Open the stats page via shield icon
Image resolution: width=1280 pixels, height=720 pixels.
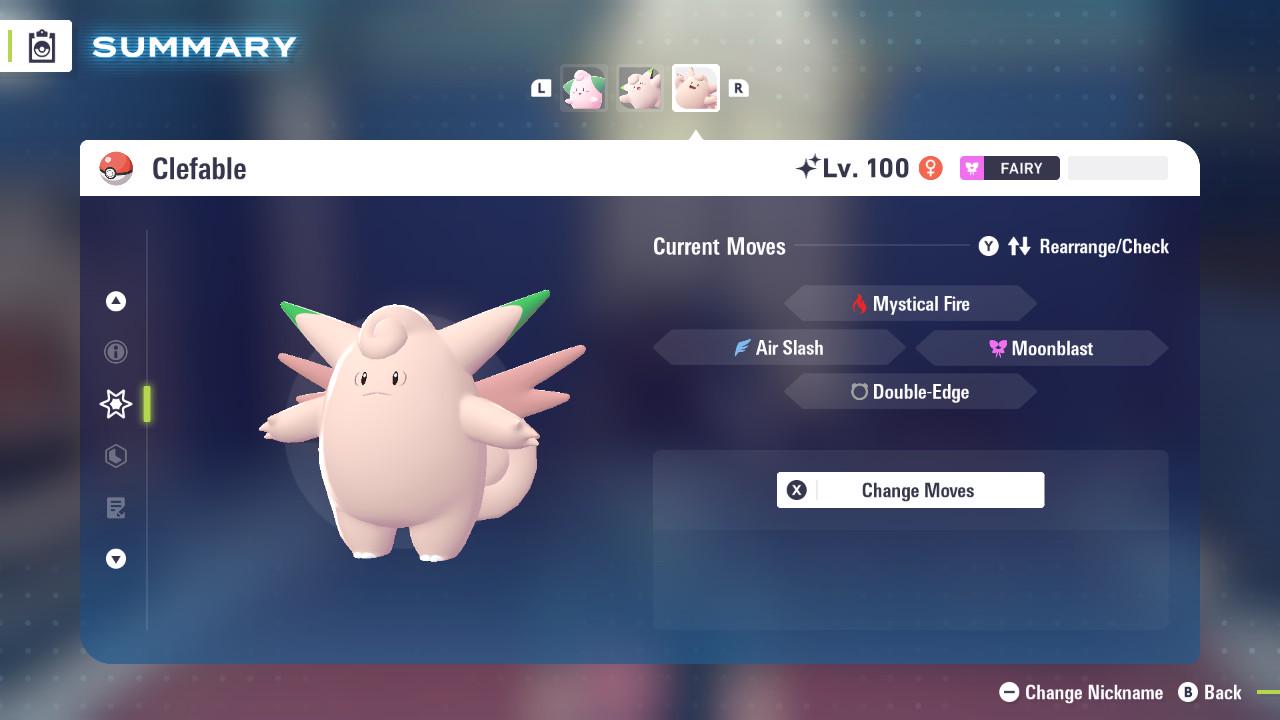tap(116, 456)
